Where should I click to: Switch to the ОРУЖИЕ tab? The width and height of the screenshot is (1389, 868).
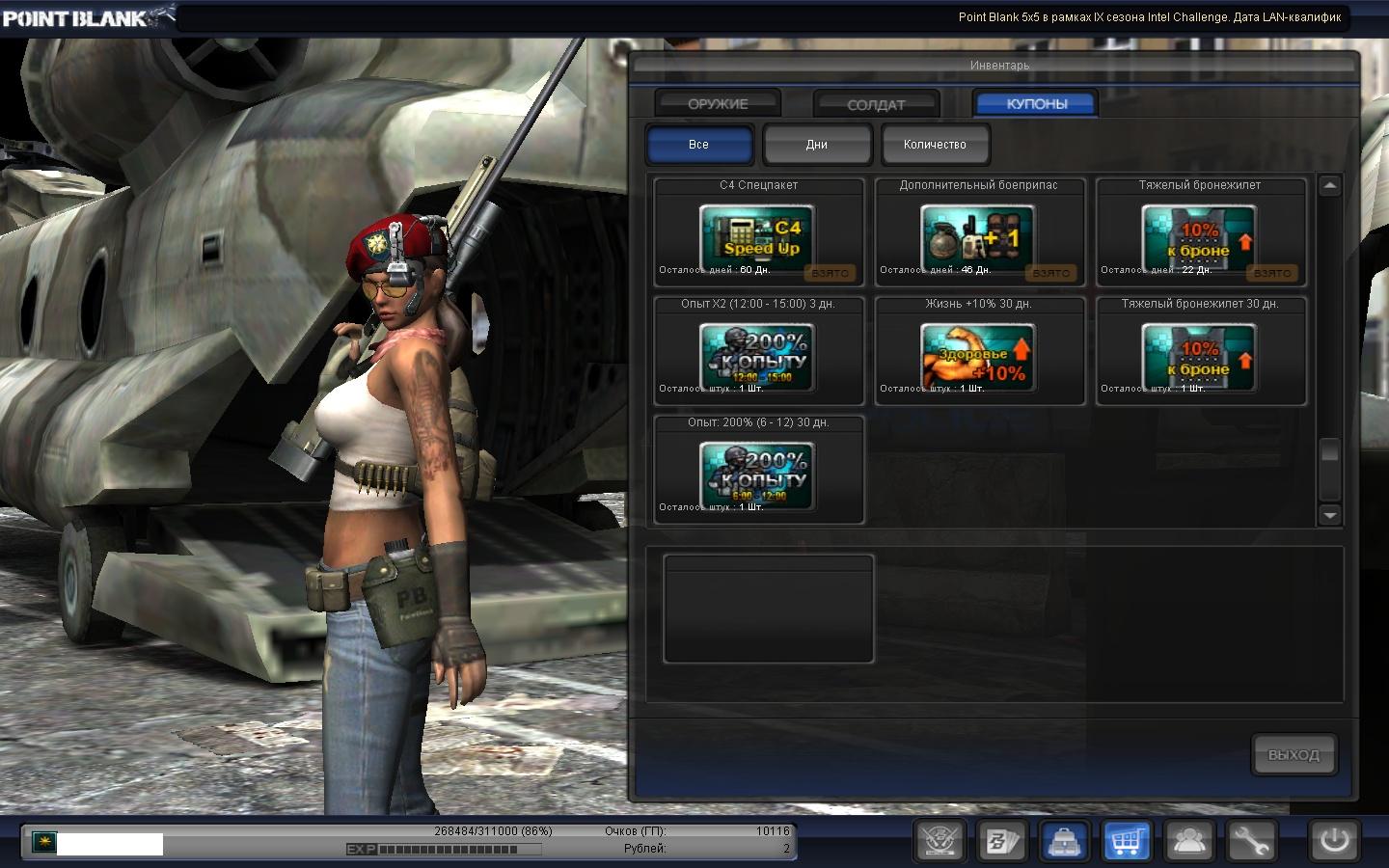718,103
